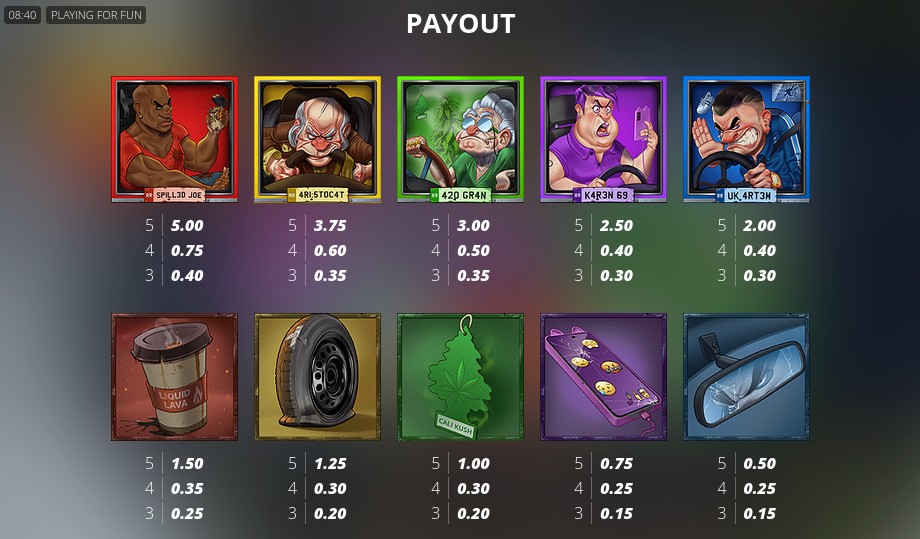Pick the blue angry driver symbol
Viewport: 920px width, 539px height.
point(746,139)
